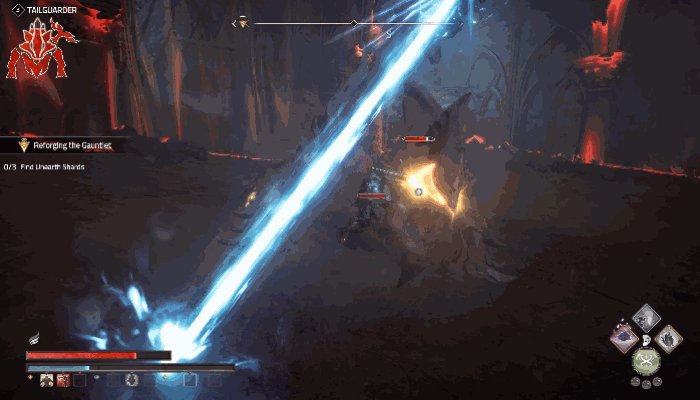Click the ring-shaped hotbar icon

click(131, 380)
